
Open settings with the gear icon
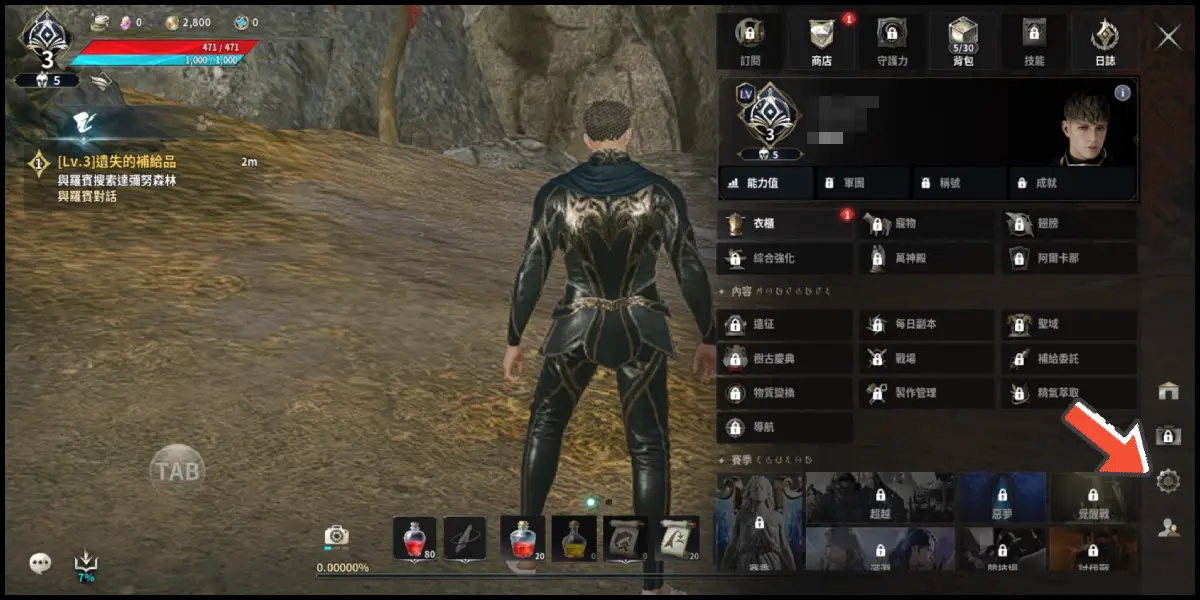(x=1168, y=481)
